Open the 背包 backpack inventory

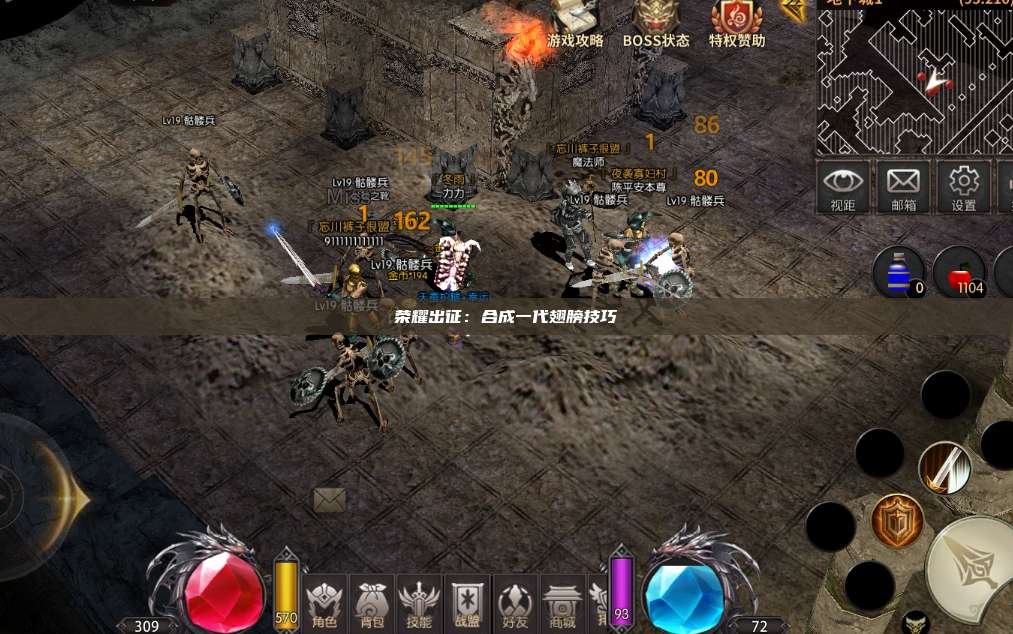[372, 604]
